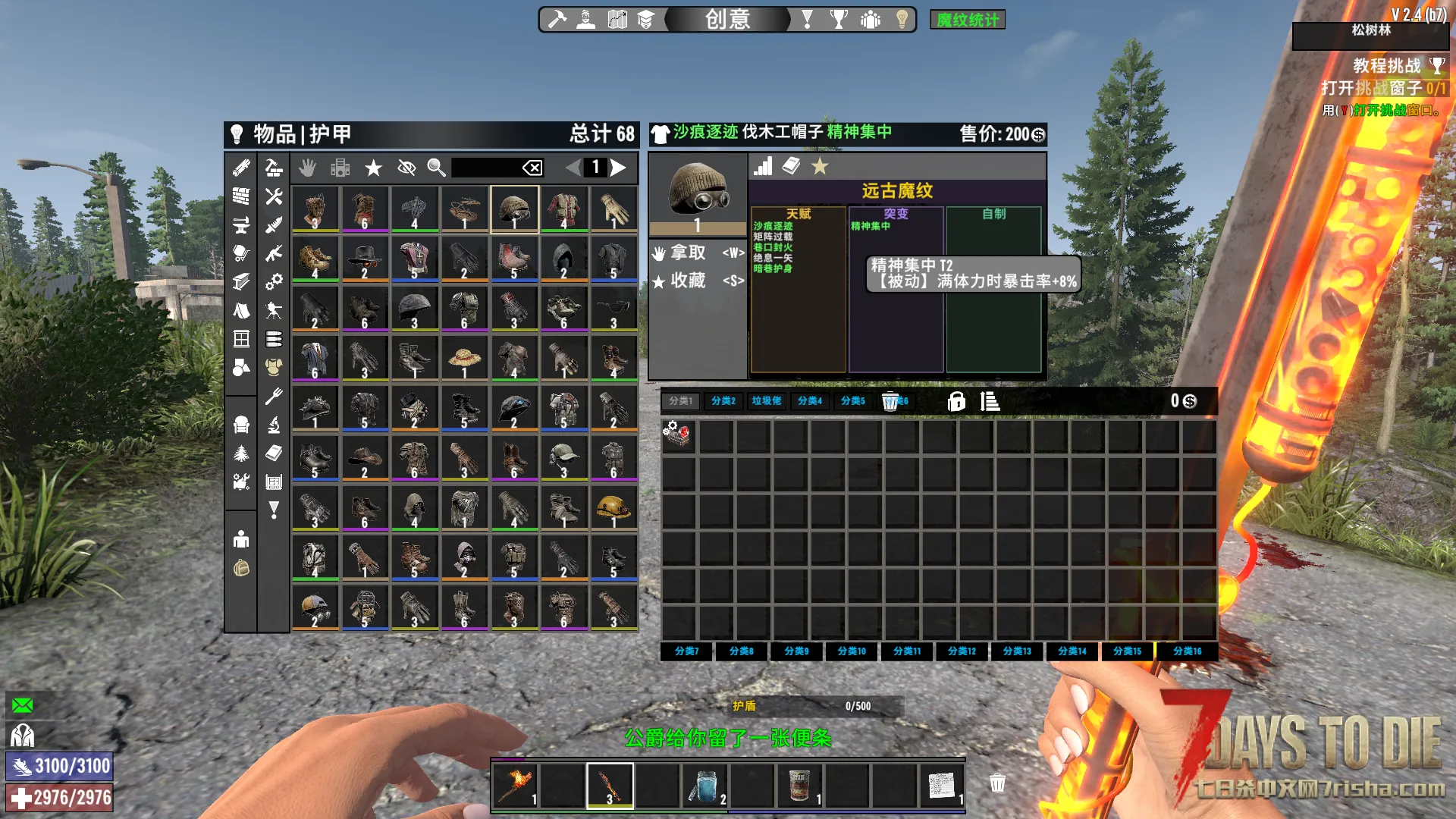The width and height of the screenshot is (1456, 819).
Task: Select the water jar hotbar slot
Action: [x=704, y=786]
